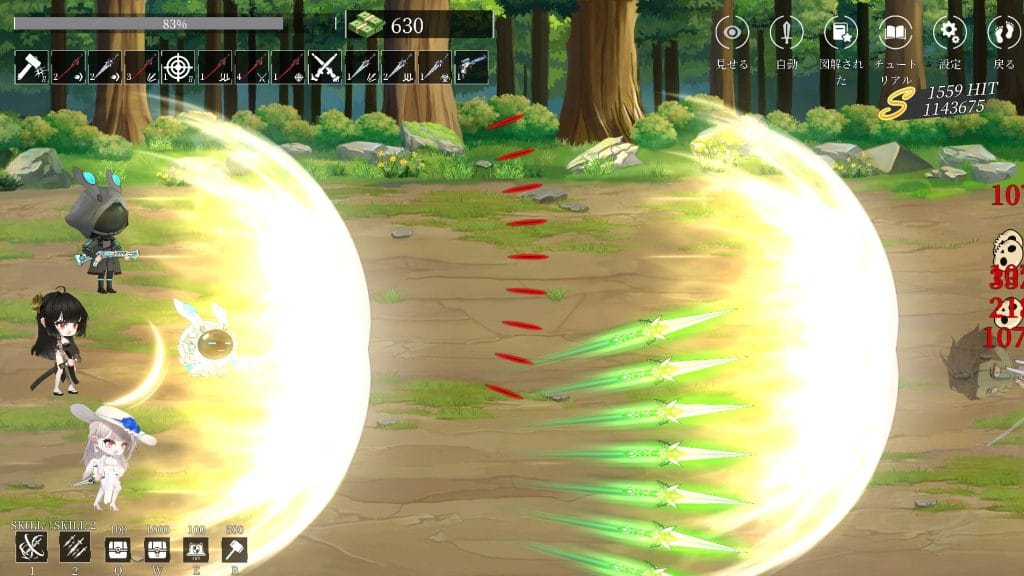Image resolution: width=1024 pixels, height=576 pixels.
Task: Buy the 1000-cost treasure chest
Action: pyautogui.click(x=157, y=548)
